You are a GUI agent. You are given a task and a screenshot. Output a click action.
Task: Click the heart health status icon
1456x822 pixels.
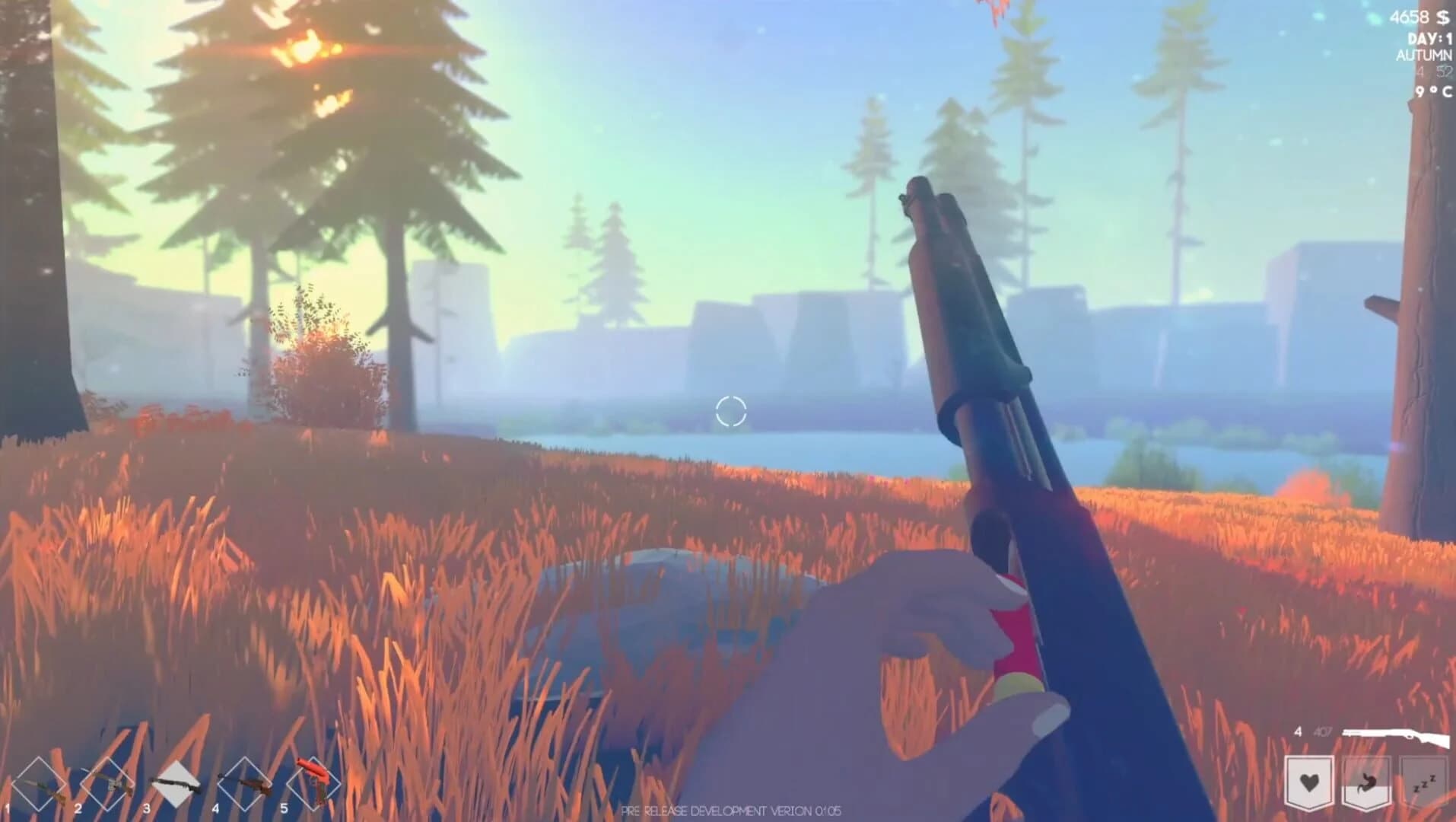tap(1310, 781)
